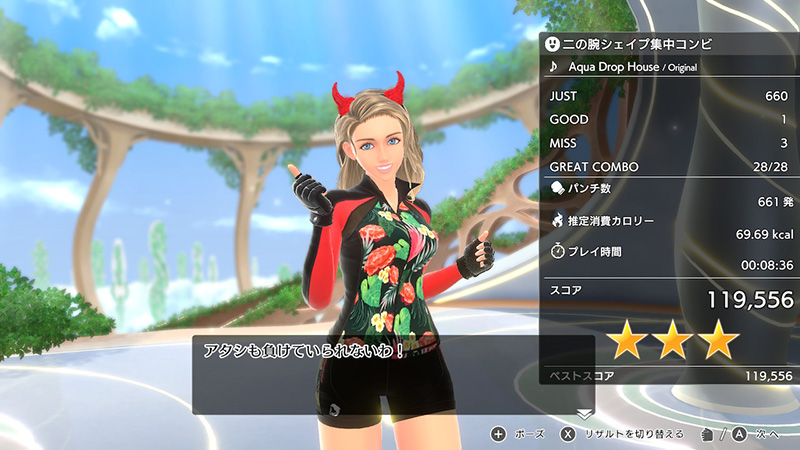Click the trainer's dialogue text box
800x450 pixels.
point(393,375)
